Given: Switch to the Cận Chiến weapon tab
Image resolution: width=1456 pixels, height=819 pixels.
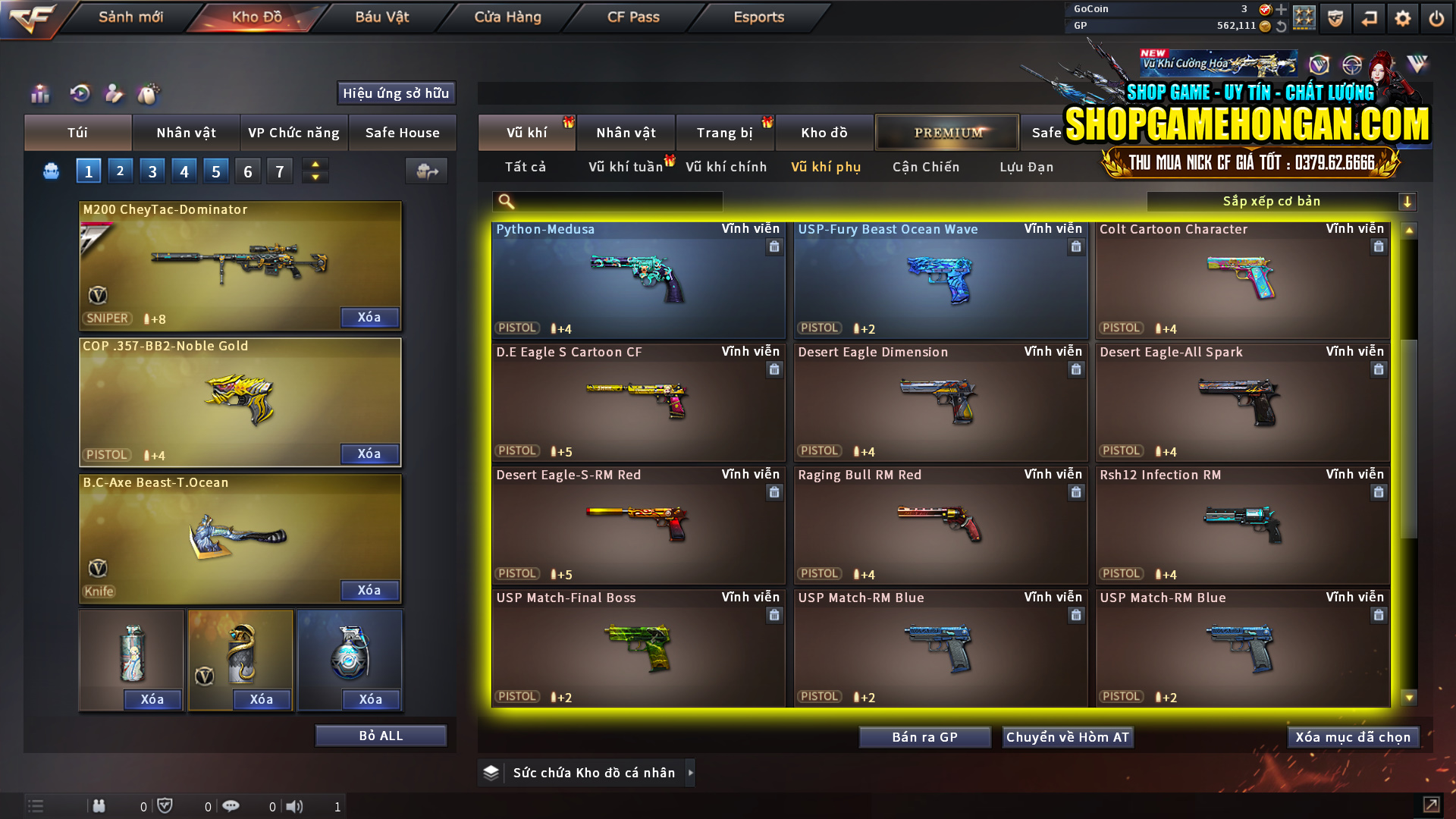Looking at the screenshot, I should (x=925, y=167).
